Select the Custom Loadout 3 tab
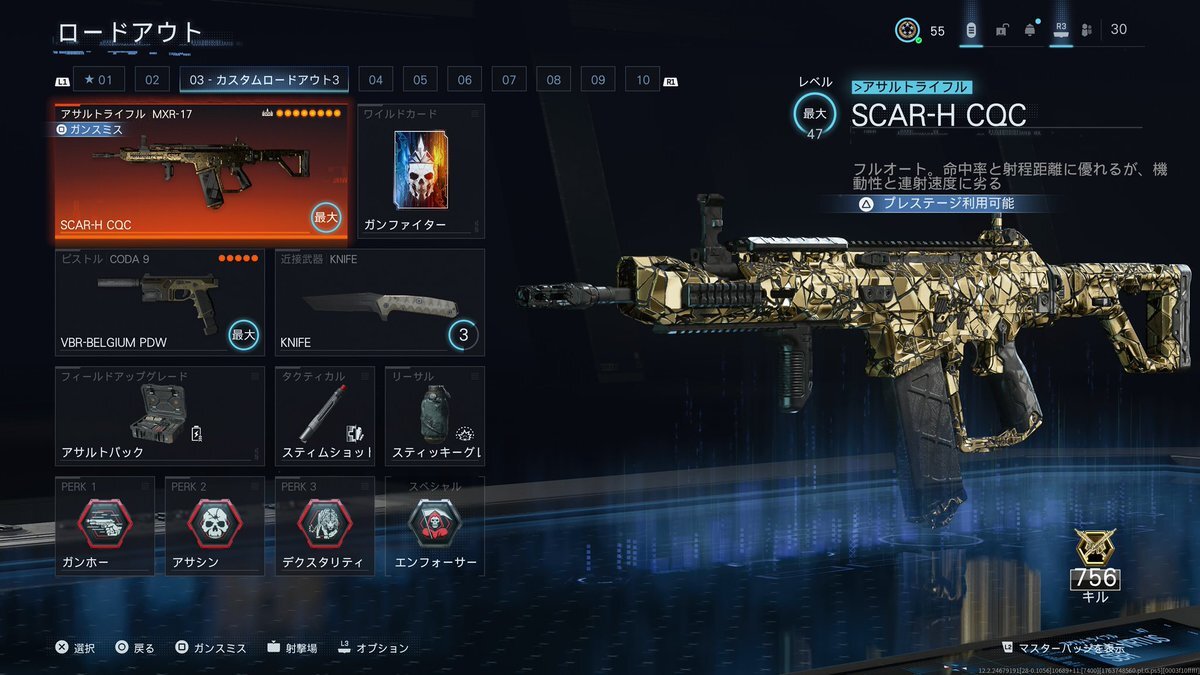 265,80
